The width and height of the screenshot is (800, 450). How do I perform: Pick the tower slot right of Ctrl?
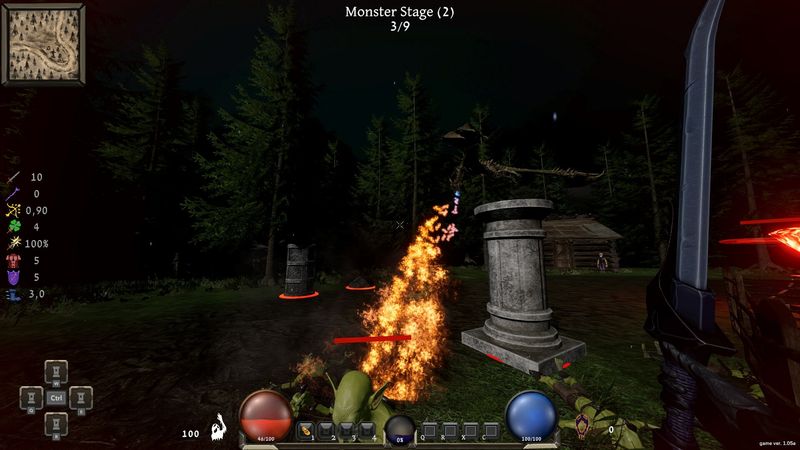81,397
